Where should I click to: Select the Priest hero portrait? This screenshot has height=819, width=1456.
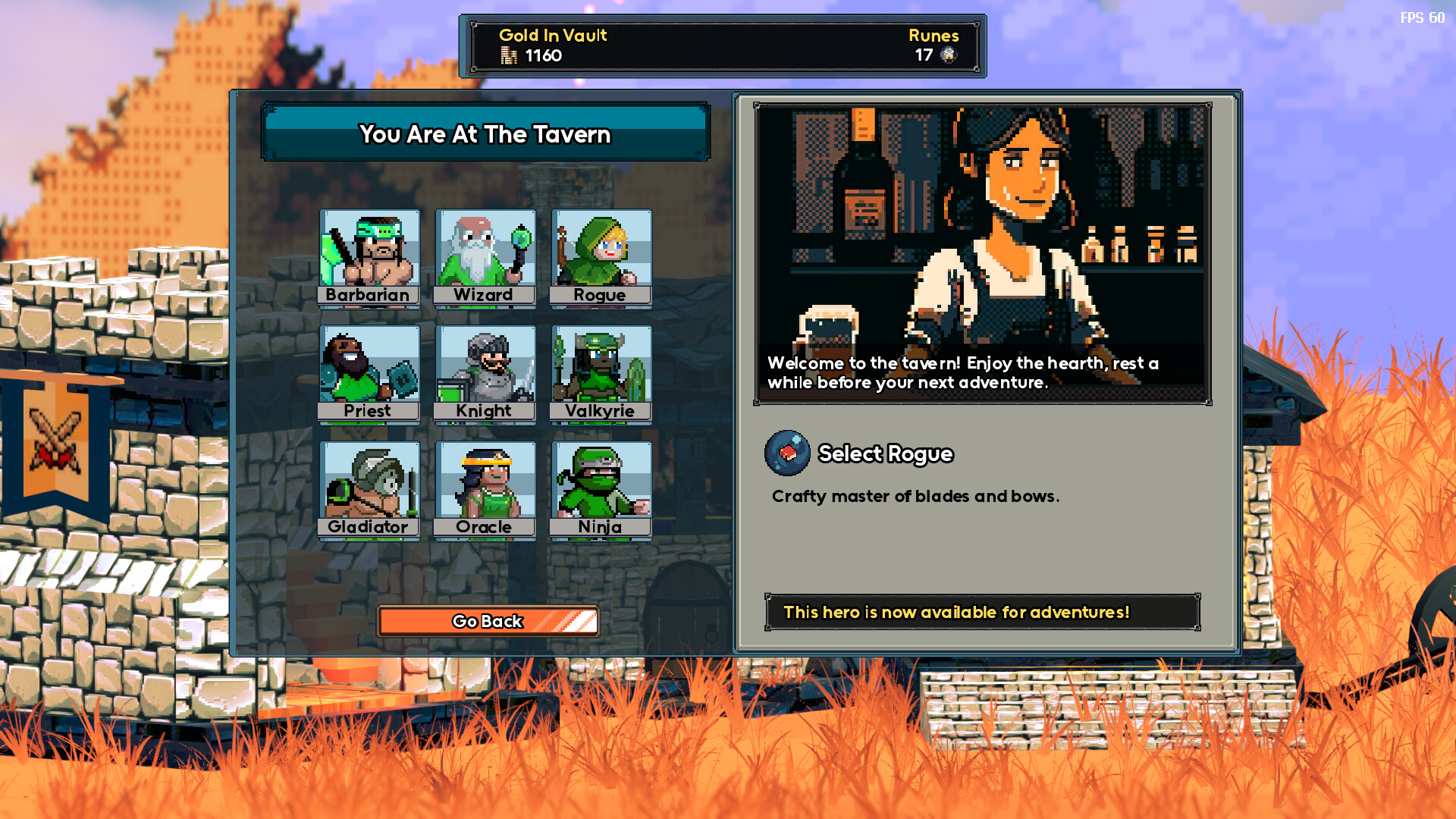pos(370,368)
